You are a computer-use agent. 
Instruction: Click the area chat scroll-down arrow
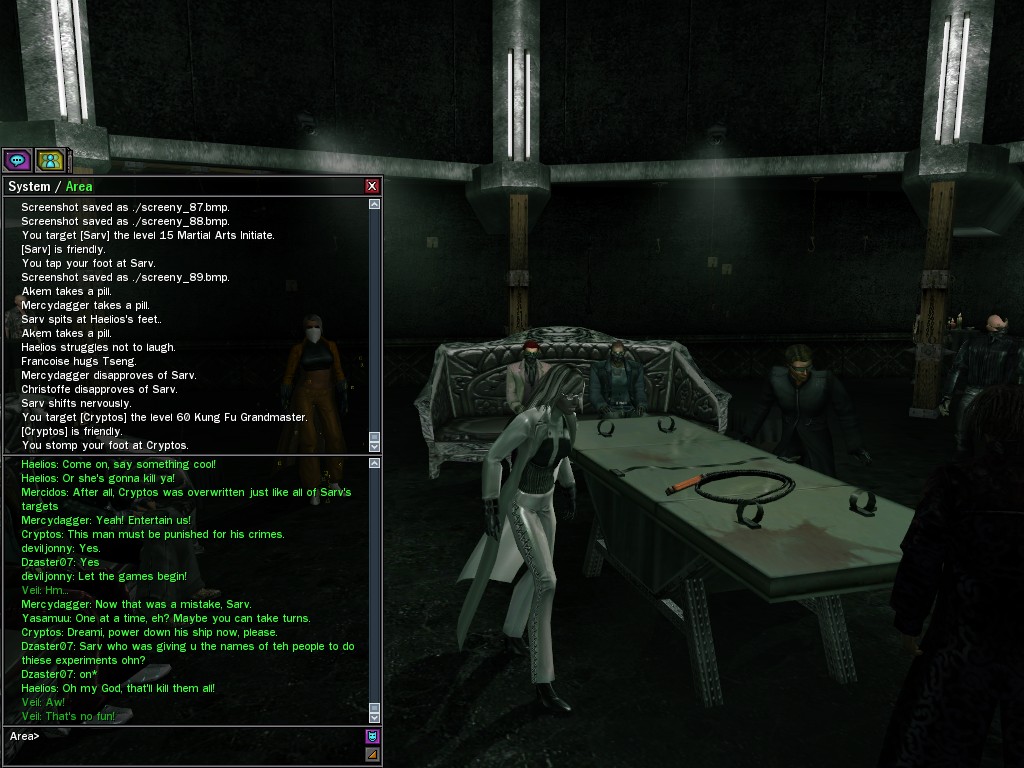click(x=375, y=717)
